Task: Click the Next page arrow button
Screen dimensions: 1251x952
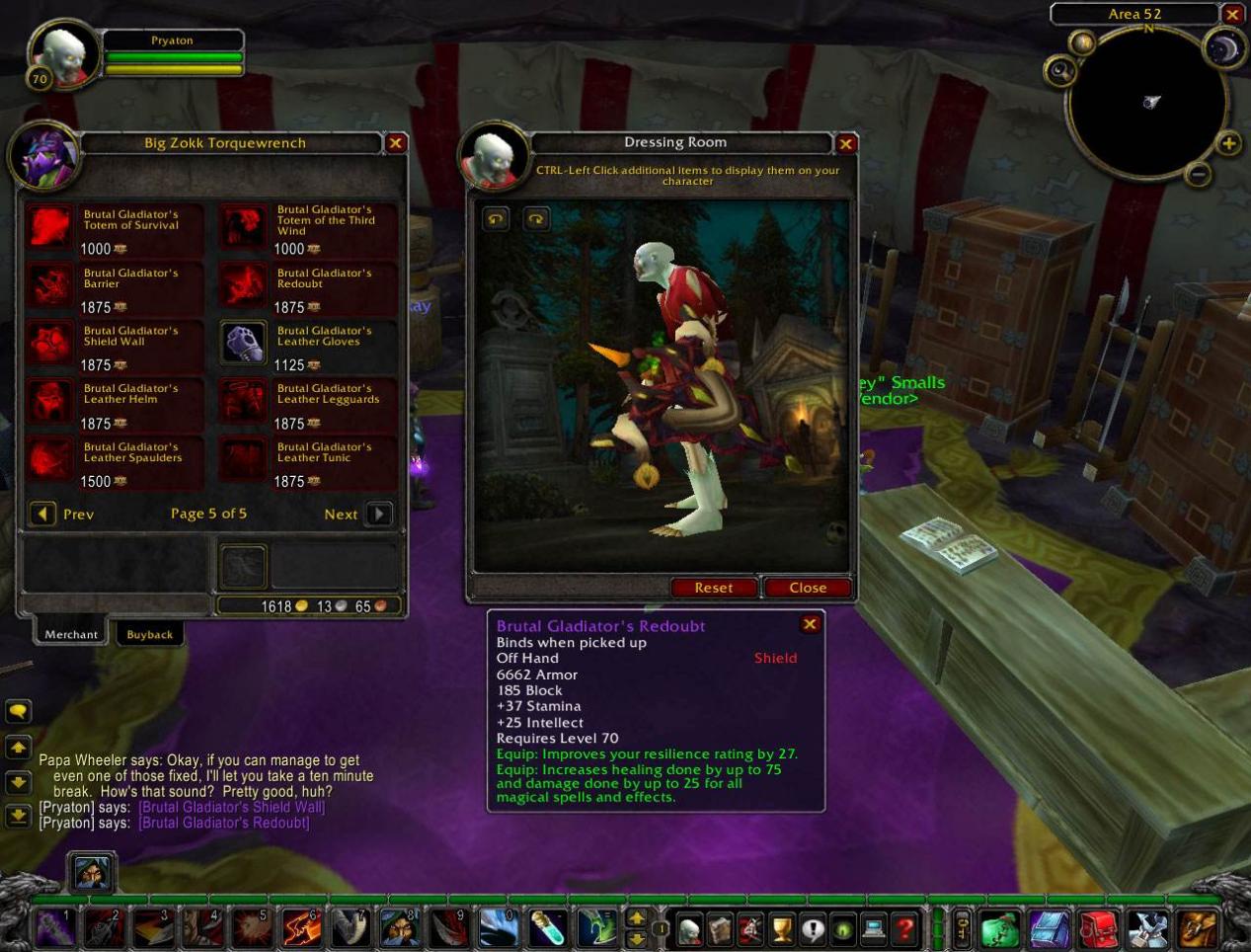Action: (x=379, y=514)
